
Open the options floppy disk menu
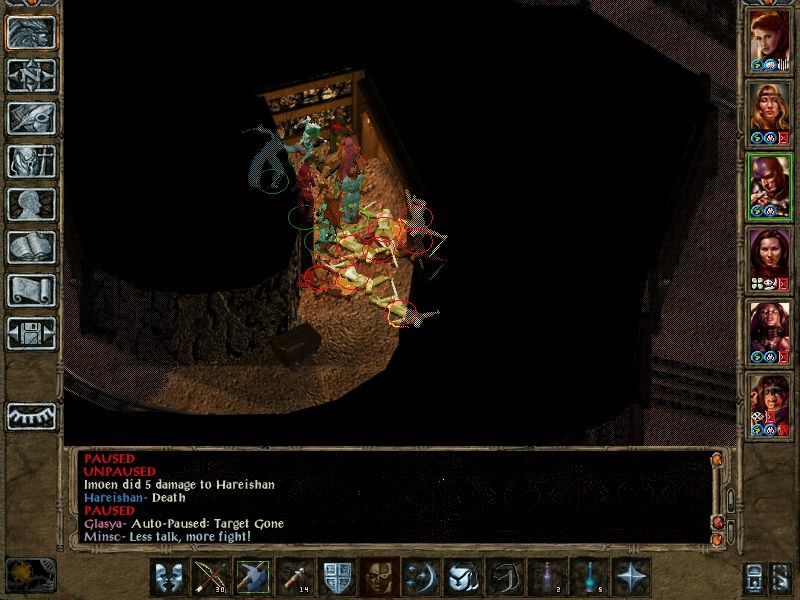tap(31, 333)
